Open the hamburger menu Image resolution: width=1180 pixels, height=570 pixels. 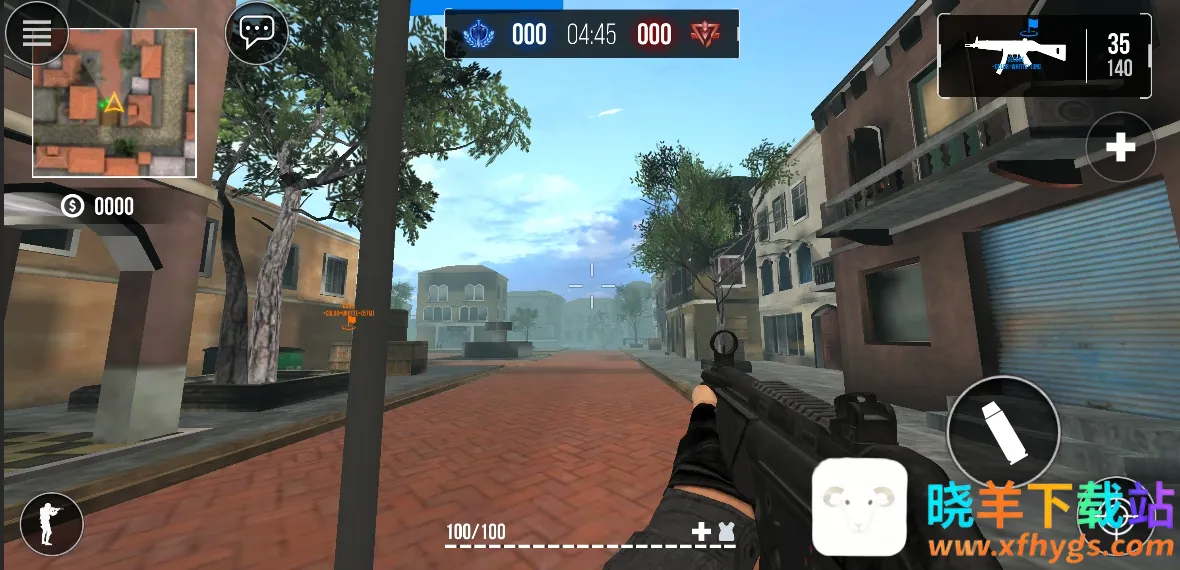click(37, 34)
